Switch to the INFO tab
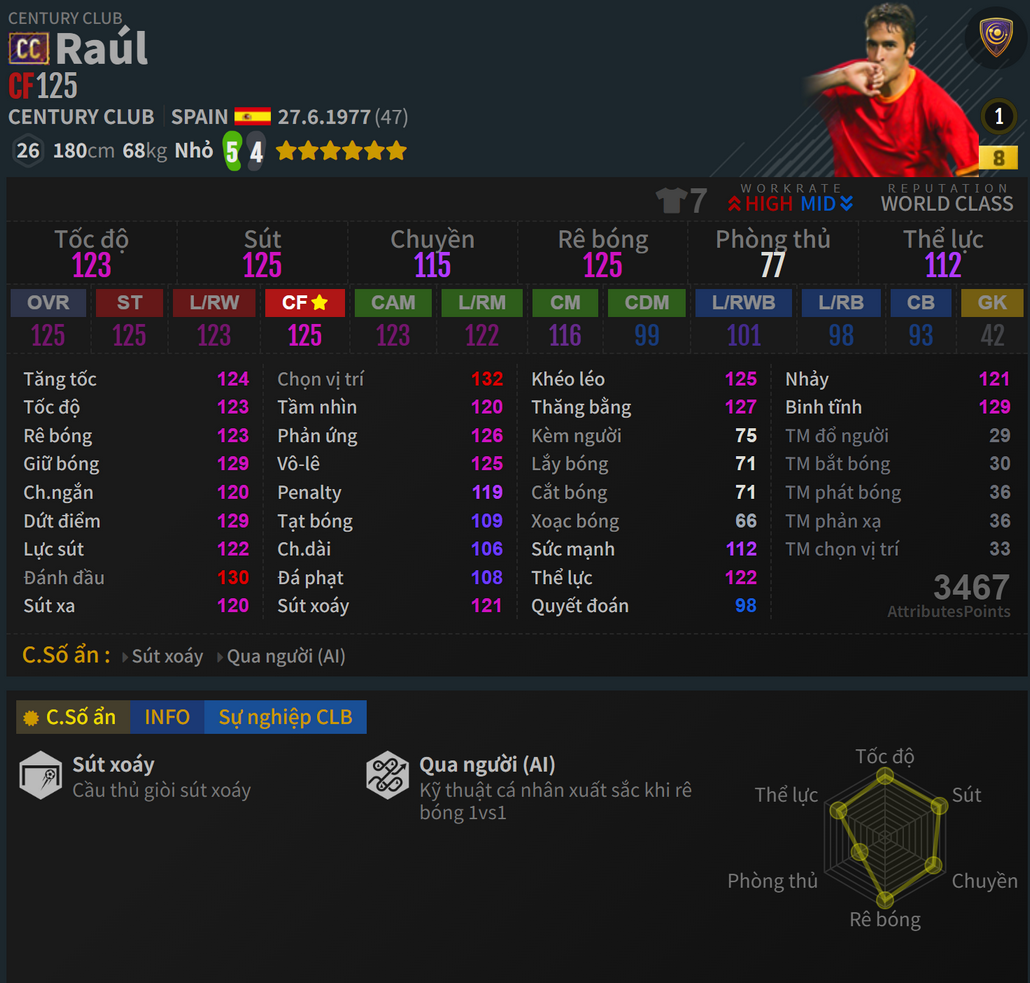The image size is (1030, 983). click(x=167, y=717)
